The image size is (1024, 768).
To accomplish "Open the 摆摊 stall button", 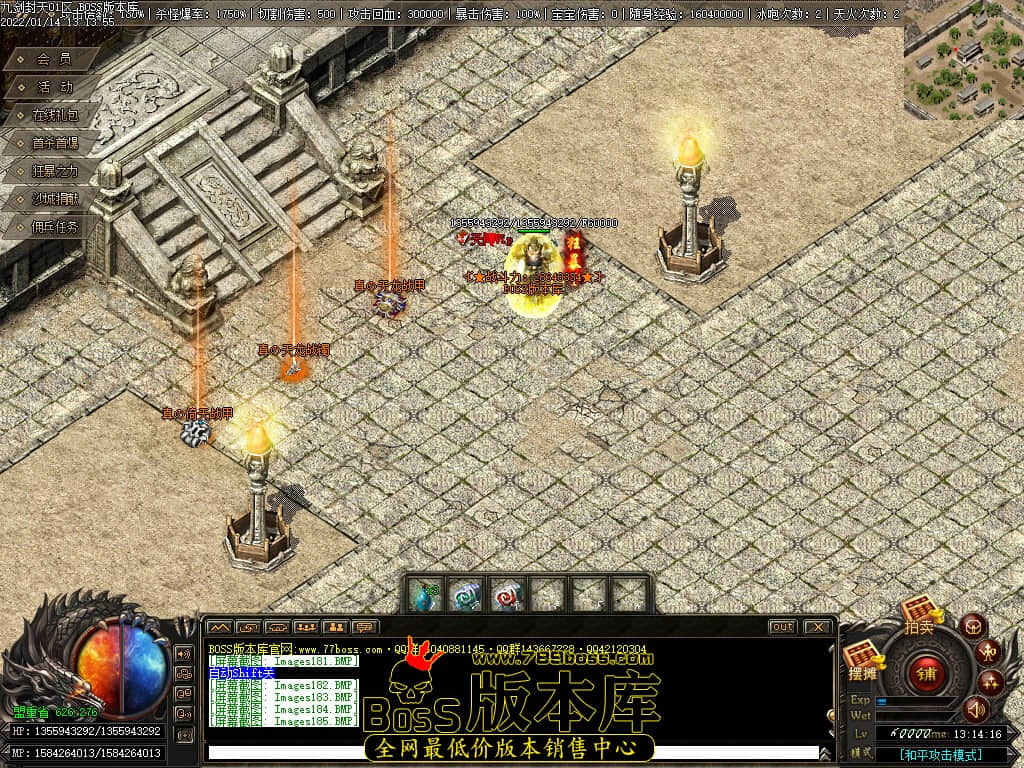I will 863,659.
